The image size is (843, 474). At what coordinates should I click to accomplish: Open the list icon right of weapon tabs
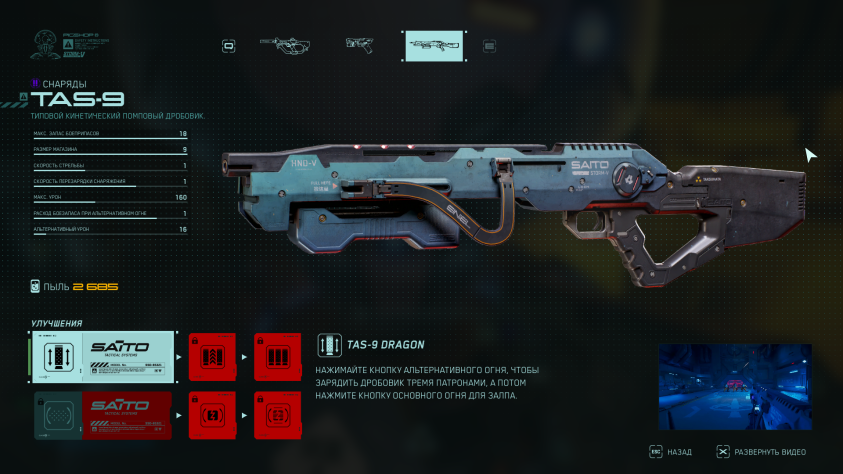pyautogui.click(x=489, y=45)
